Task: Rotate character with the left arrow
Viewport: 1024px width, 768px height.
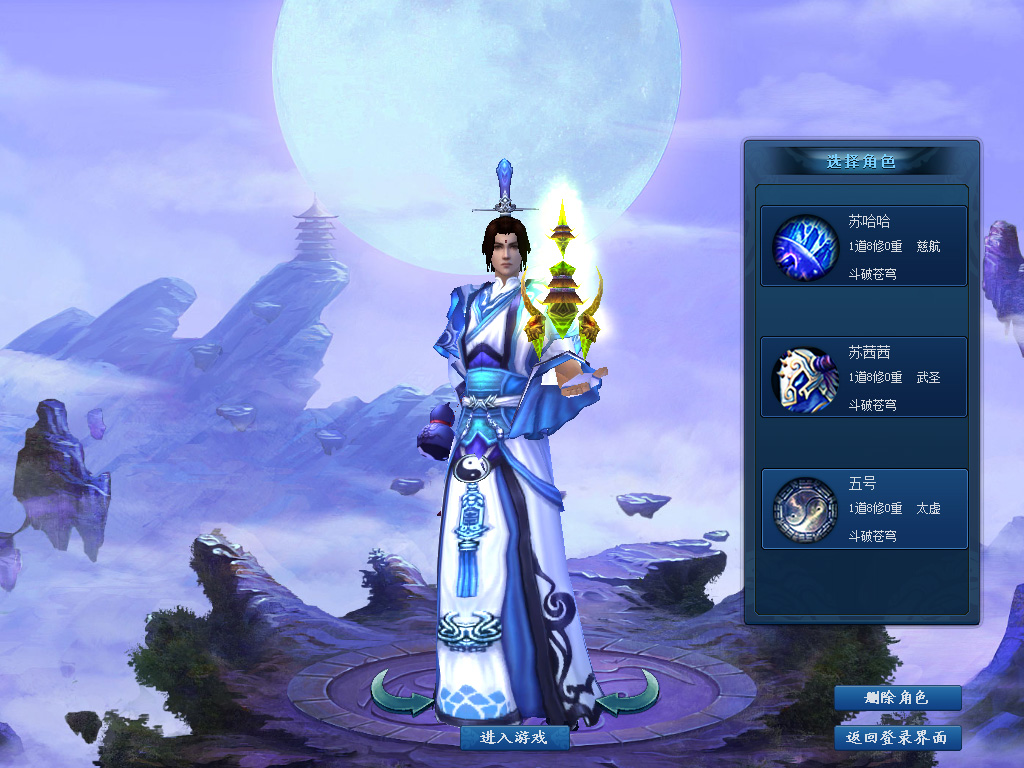Action: pos(400,693)
